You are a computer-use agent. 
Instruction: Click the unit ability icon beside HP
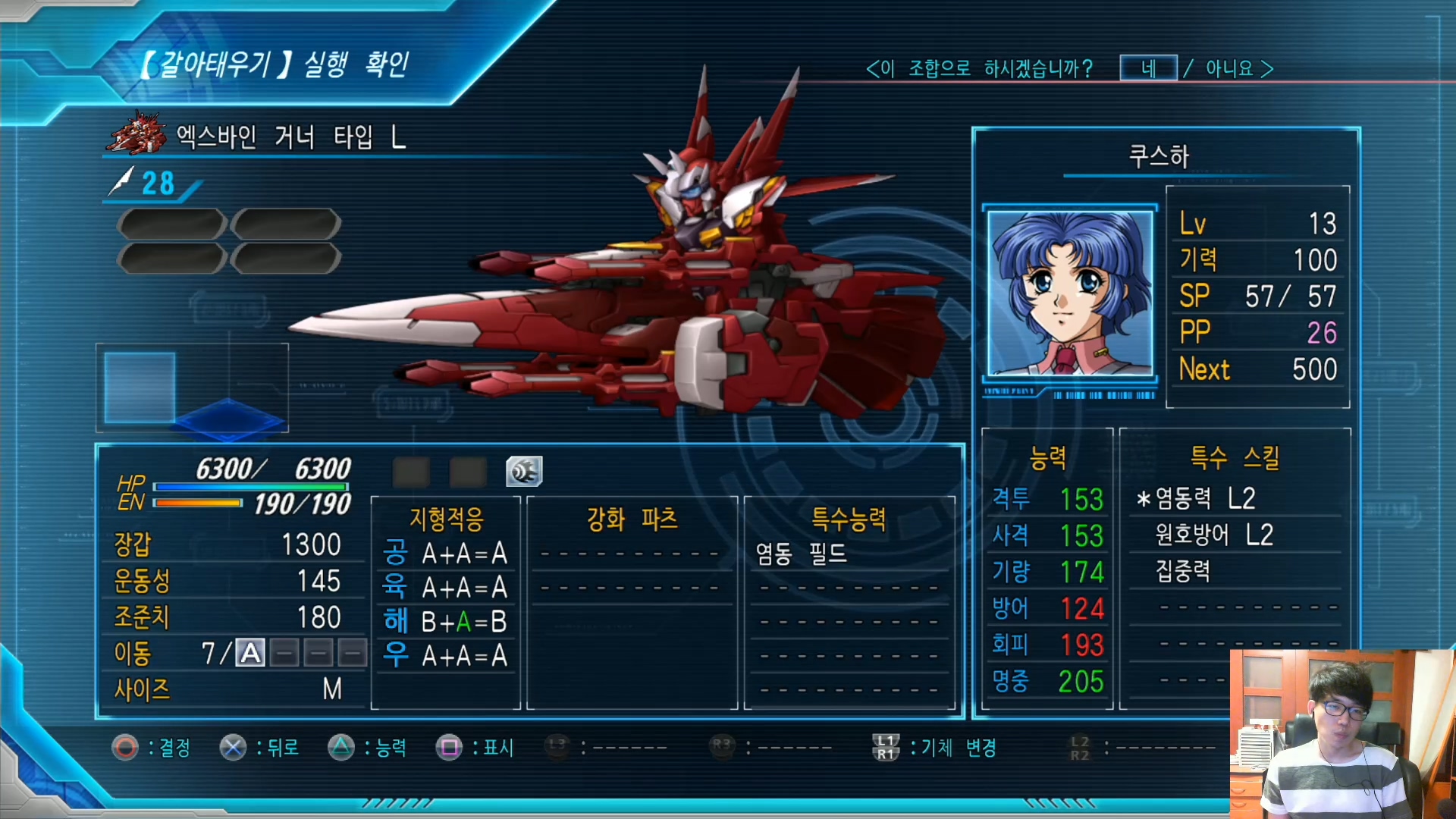tap(524, 472)
